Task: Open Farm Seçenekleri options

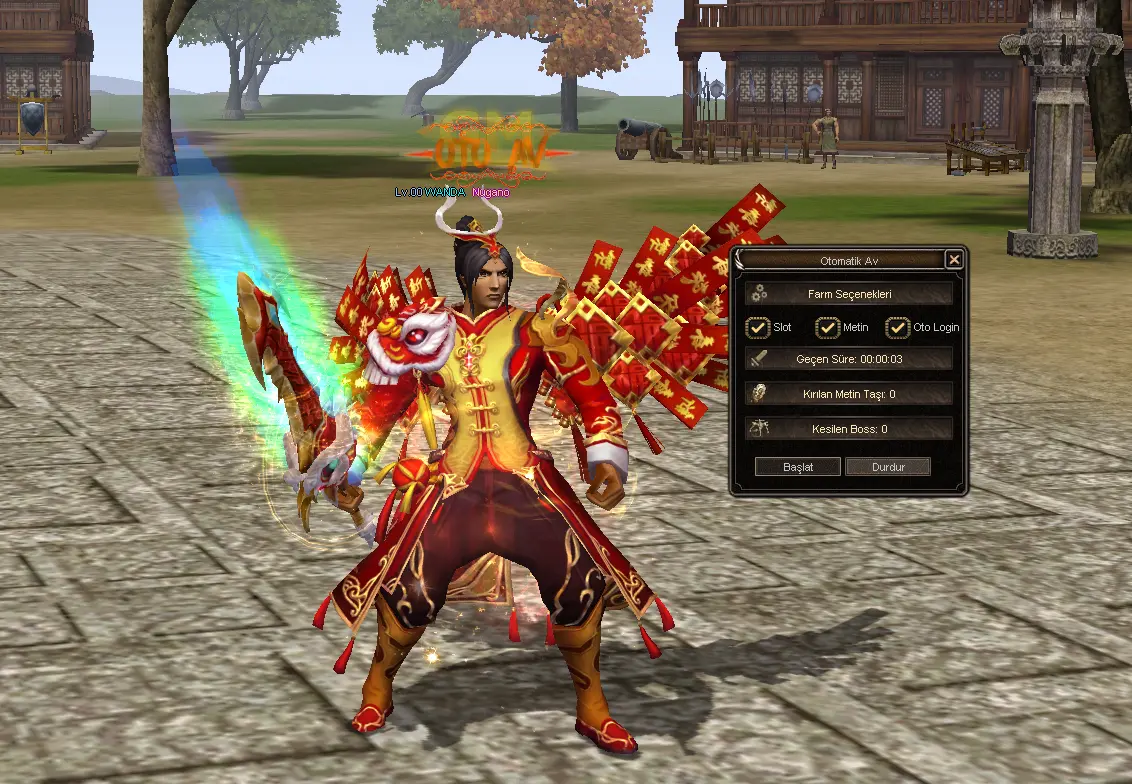Action: [849, 294]
